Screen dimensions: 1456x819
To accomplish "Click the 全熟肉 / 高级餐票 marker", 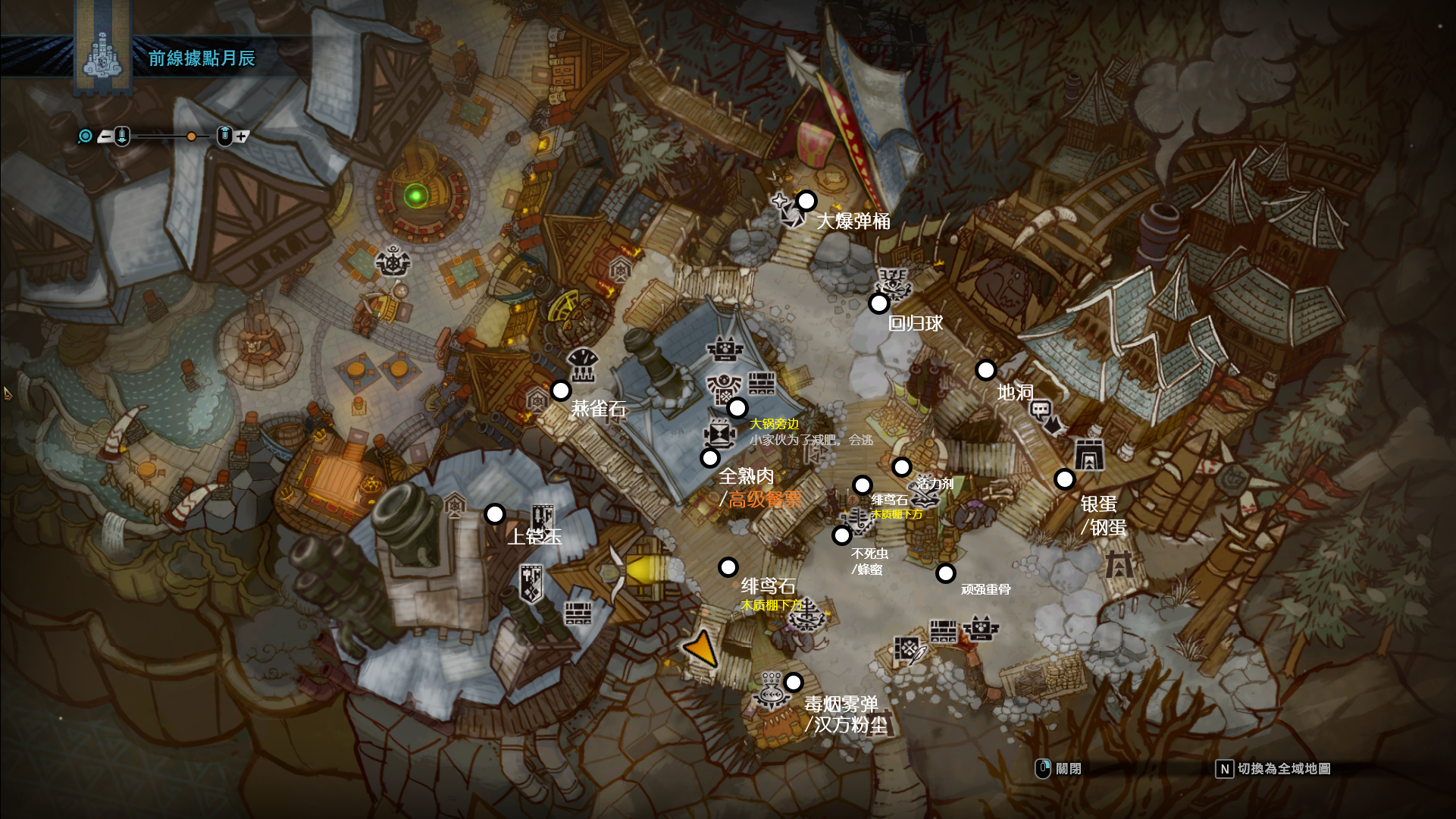I will [709, 457].
